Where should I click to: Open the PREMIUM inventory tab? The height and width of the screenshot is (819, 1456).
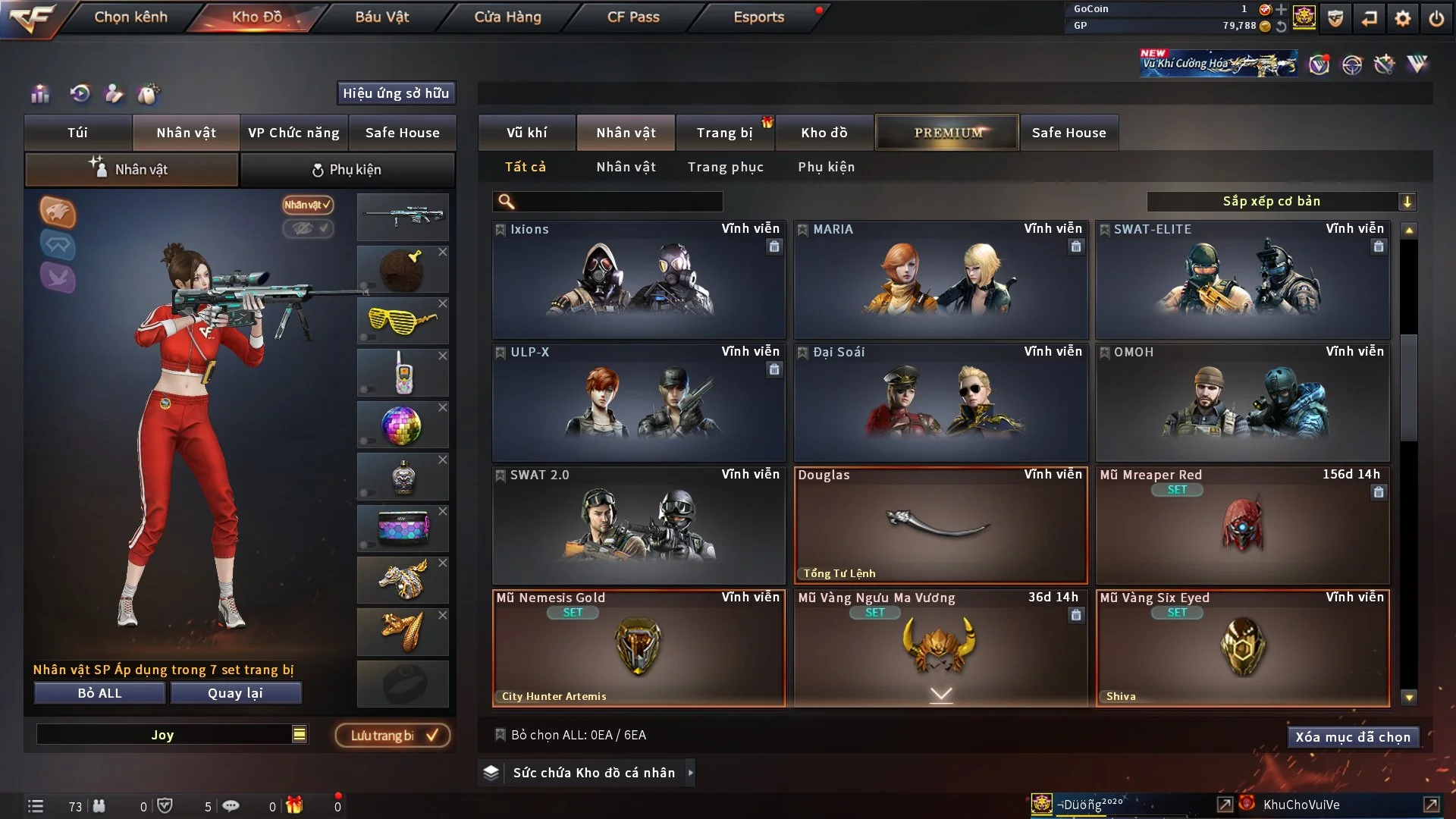[947, 132]
